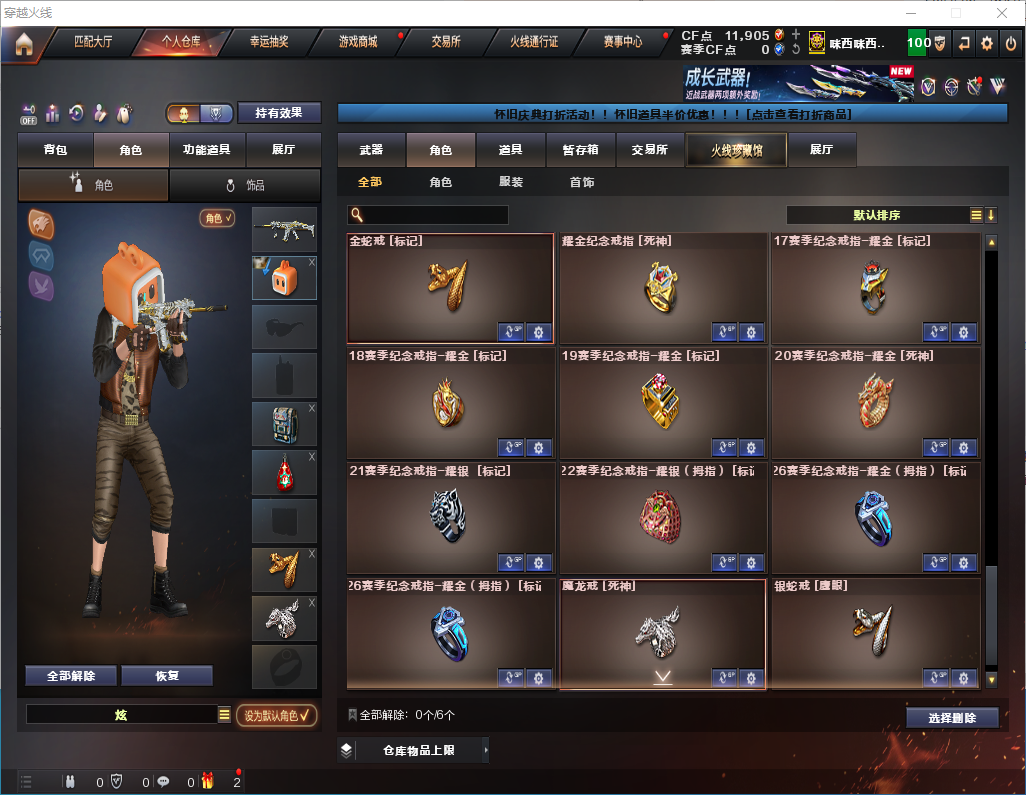Click the 恢复 restore button
1026x795 pixels.
(167, 676)
